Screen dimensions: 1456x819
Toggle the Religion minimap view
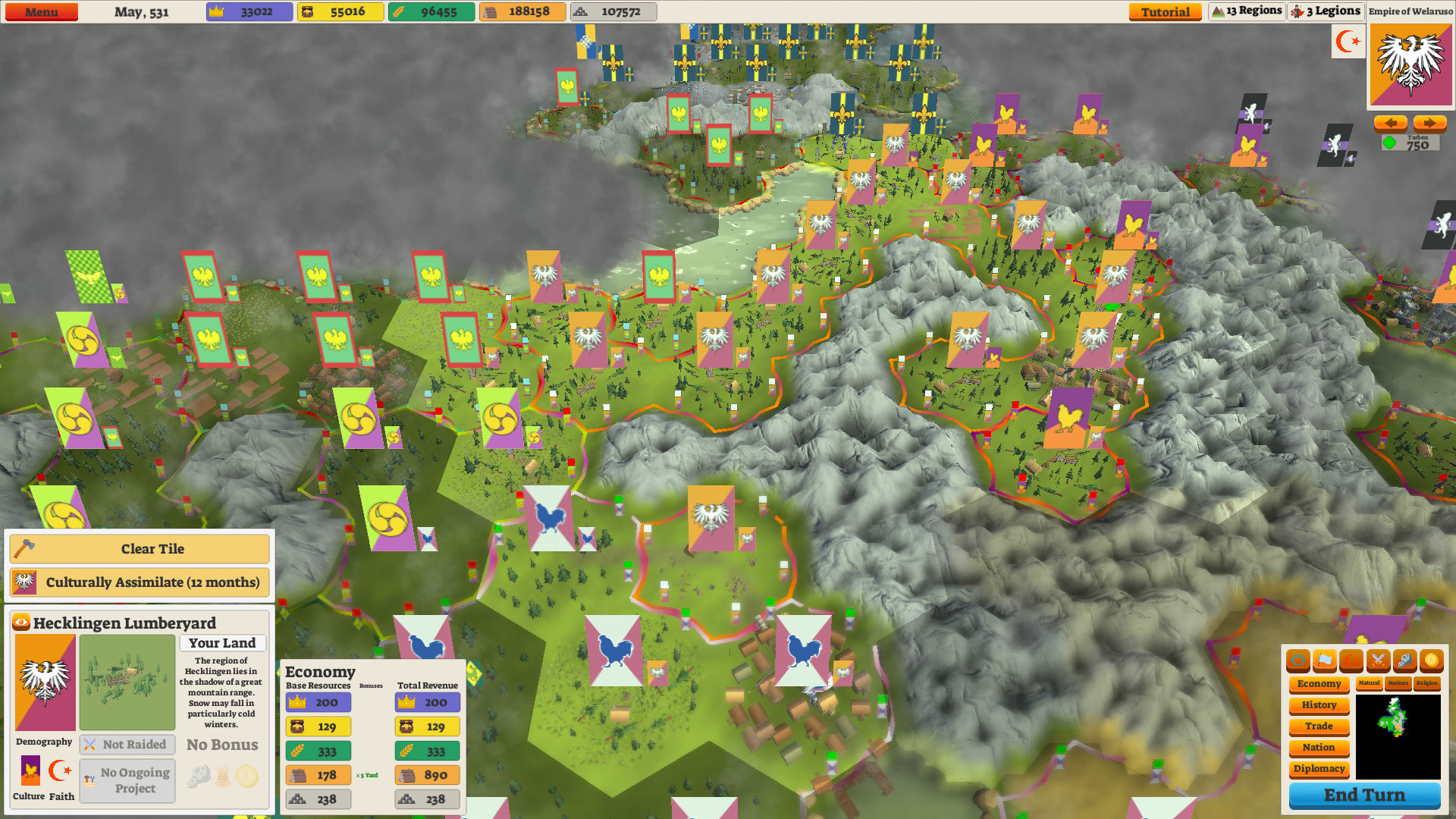tap(1428, 683)
